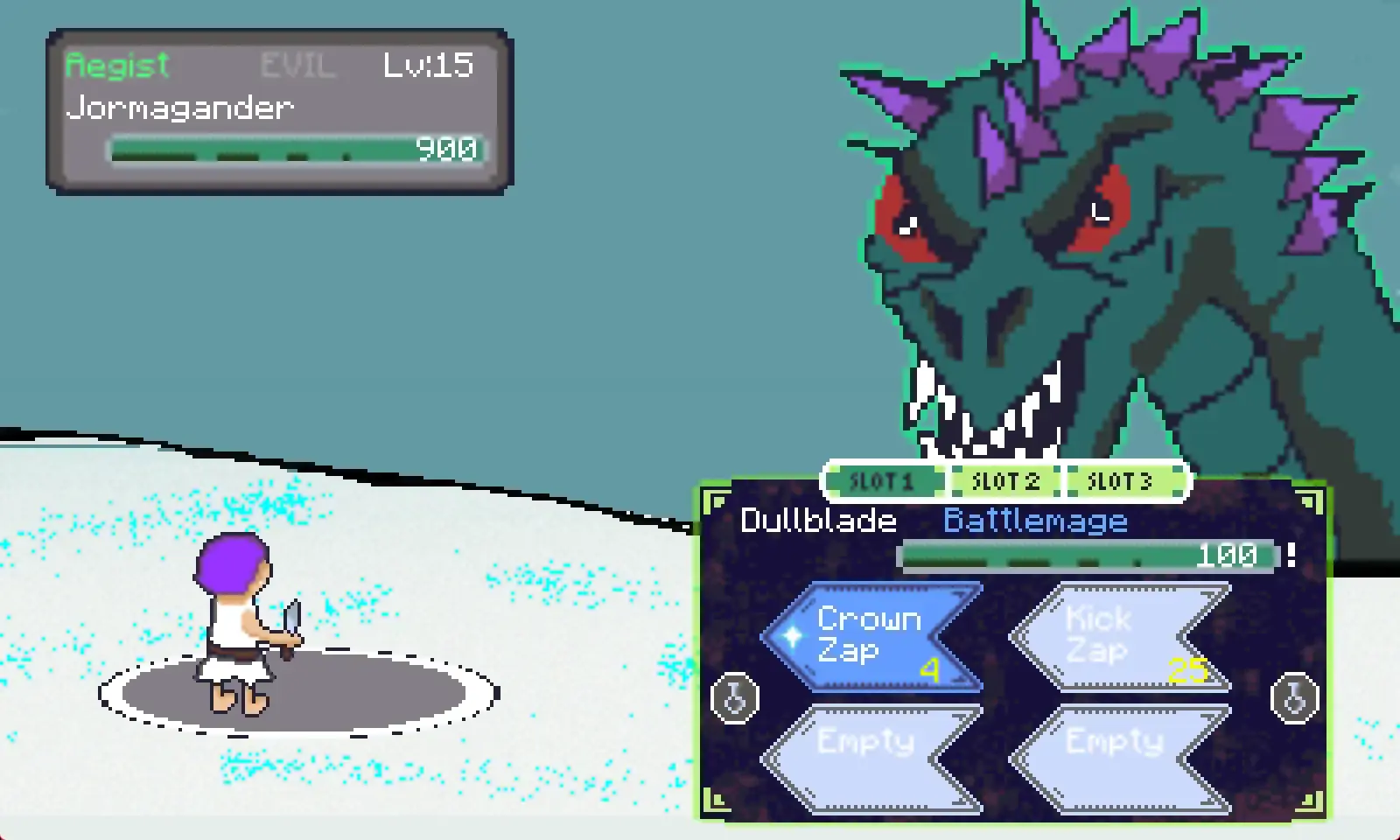Click the left potion flask icon
The height and width of the screenshot is (840, 1400).
pos(735,697)
